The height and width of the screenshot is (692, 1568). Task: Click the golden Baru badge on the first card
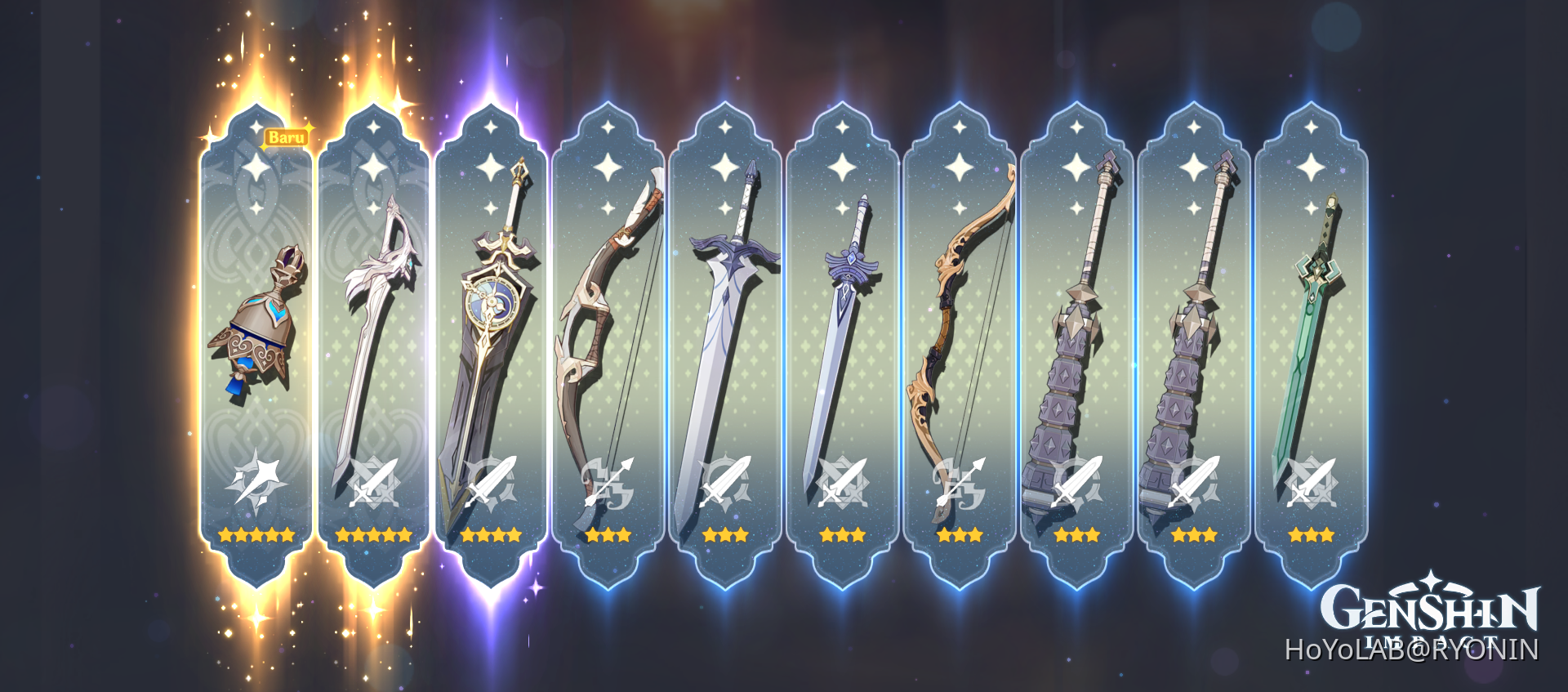(x=285, y=136)
